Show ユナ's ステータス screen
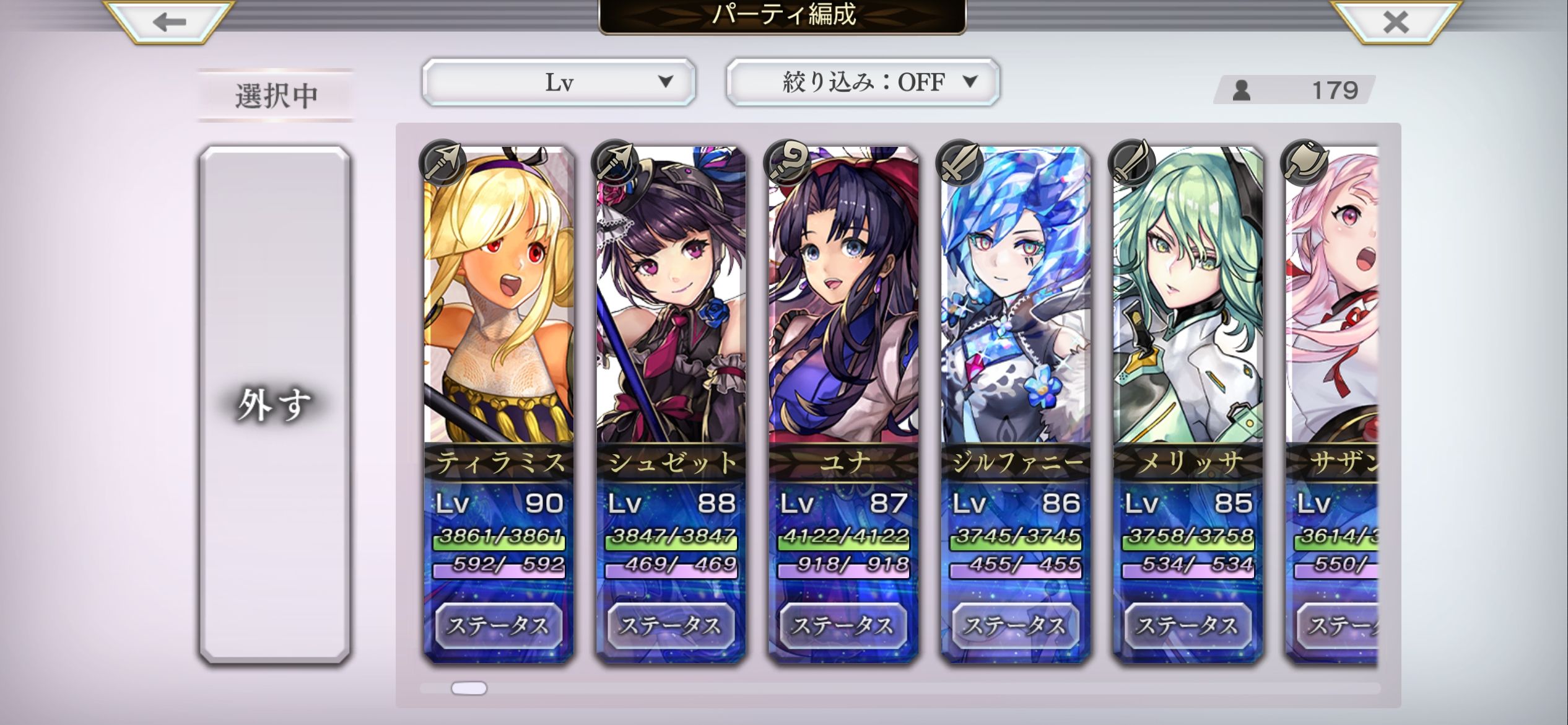 (843, 625)
